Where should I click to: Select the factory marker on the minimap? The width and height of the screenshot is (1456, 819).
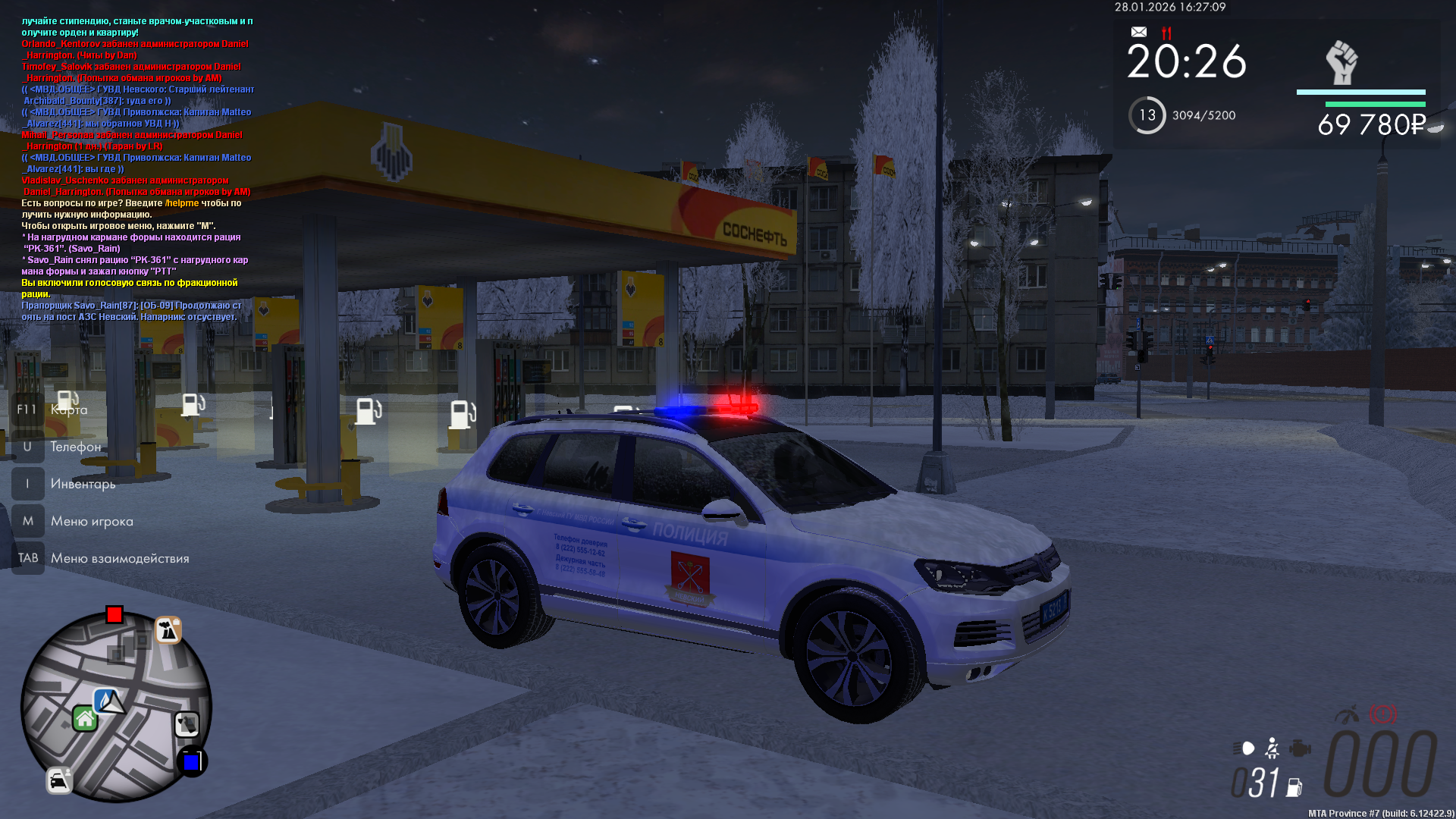coord(168,630)
